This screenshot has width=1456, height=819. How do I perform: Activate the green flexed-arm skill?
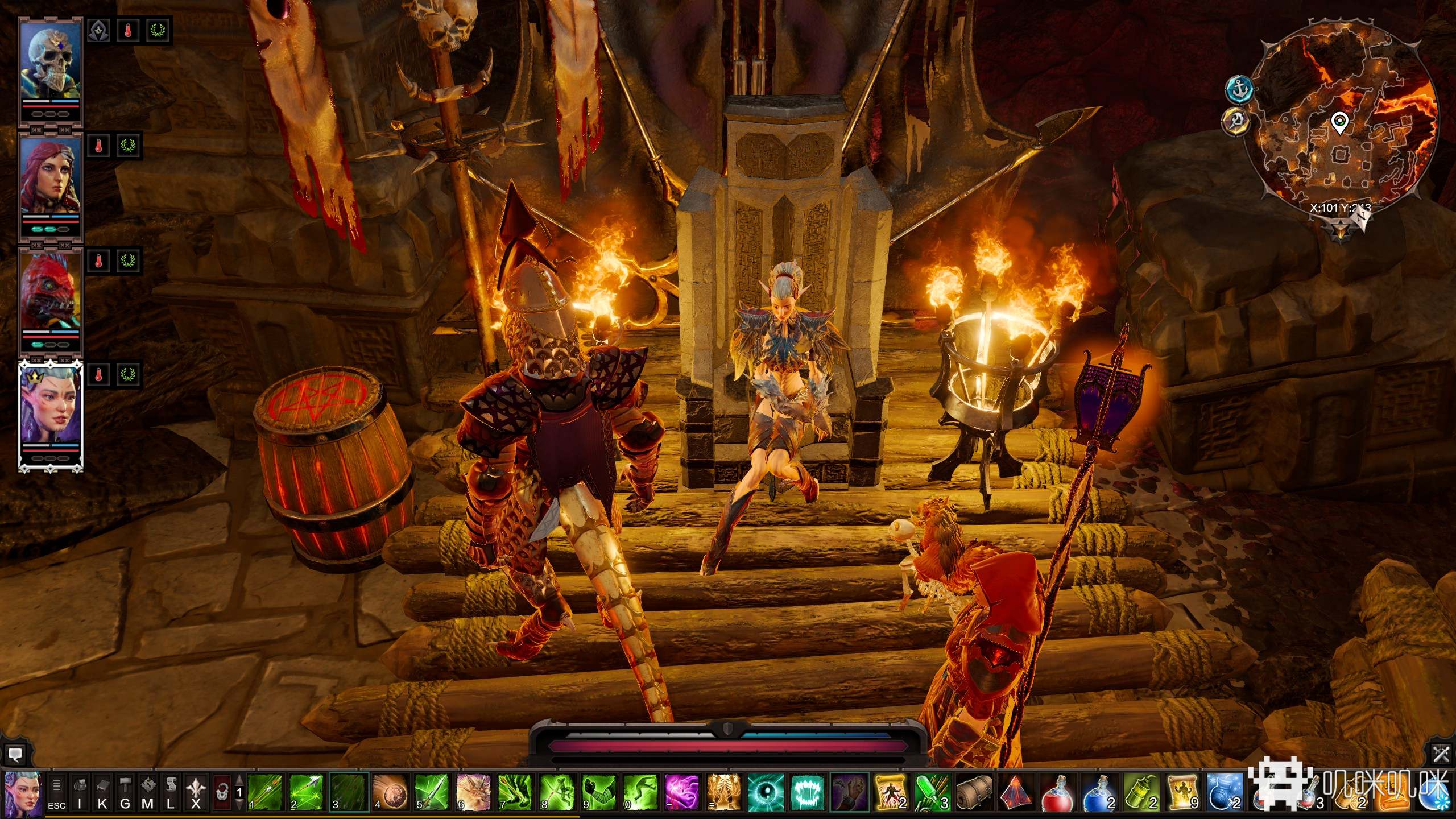(x=598, y=792)
